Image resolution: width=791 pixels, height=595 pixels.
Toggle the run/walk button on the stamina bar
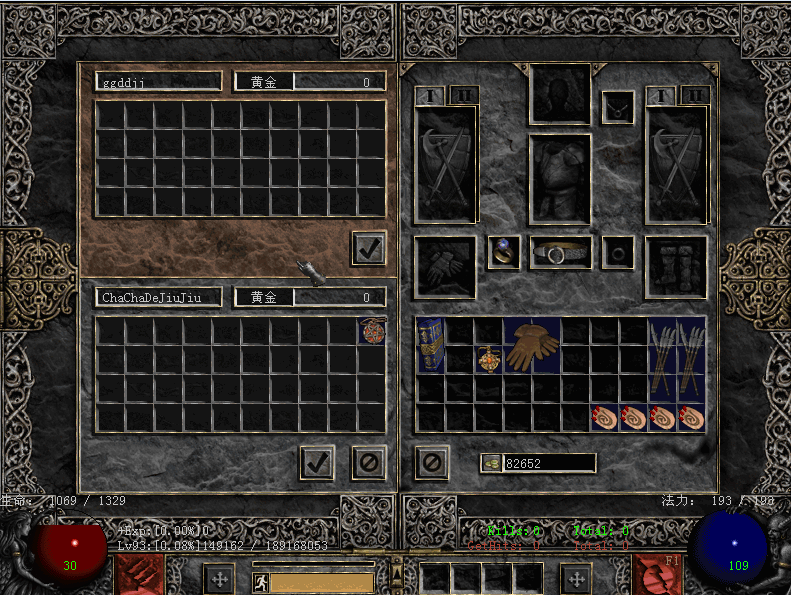coord(260,581)
